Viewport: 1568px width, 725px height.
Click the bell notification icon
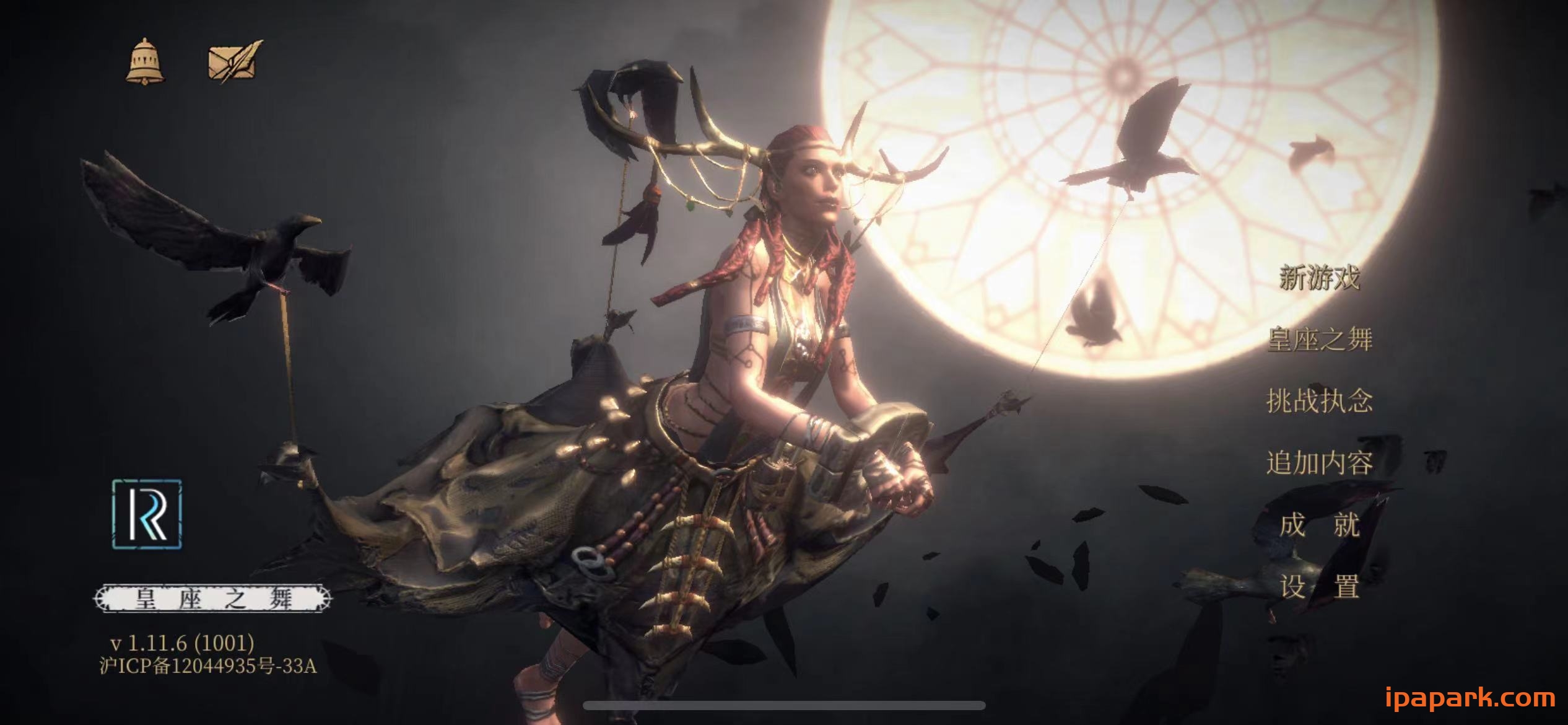pos(145,61)
